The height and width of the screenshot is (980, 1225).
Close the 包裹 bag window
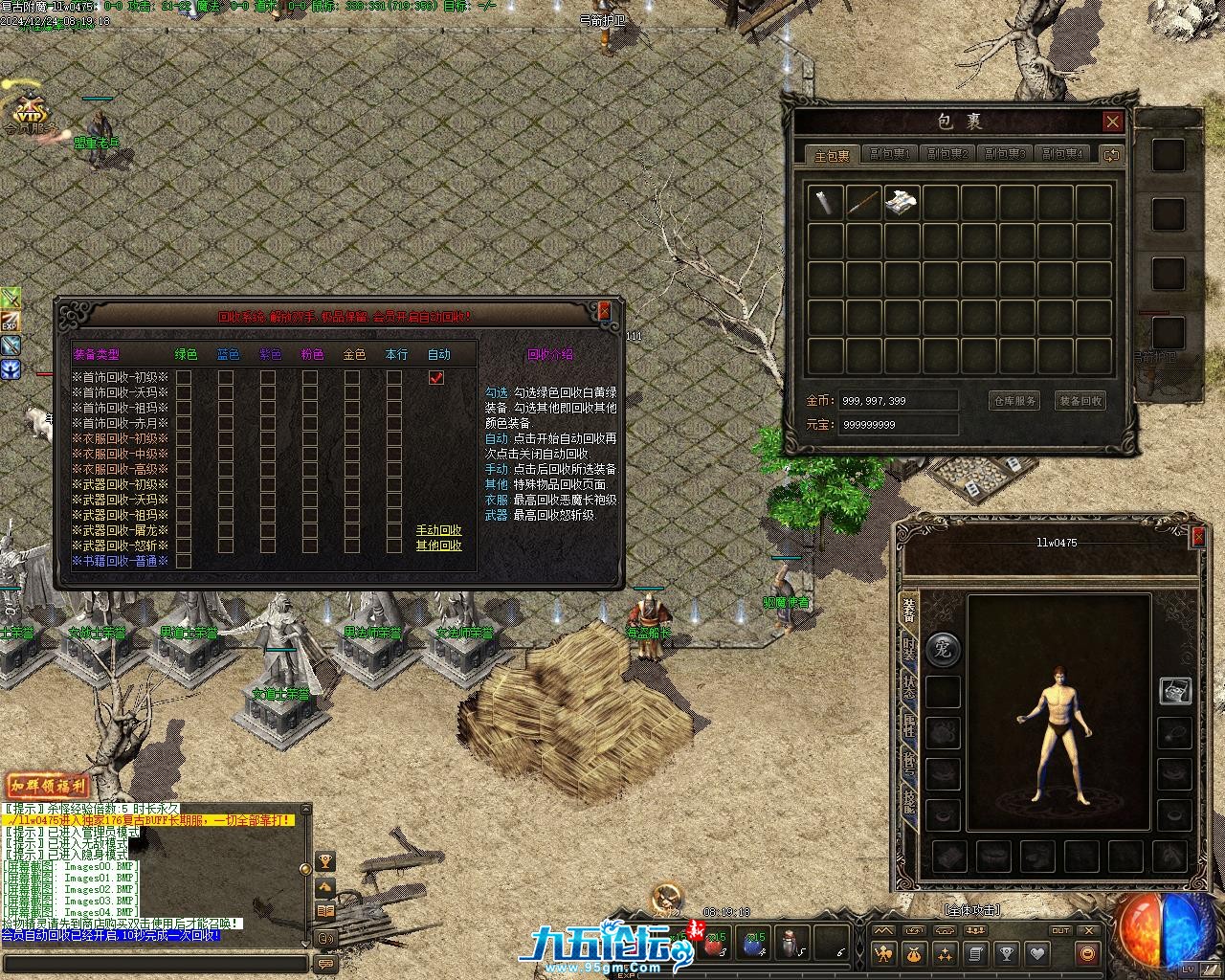point(1112,122)
